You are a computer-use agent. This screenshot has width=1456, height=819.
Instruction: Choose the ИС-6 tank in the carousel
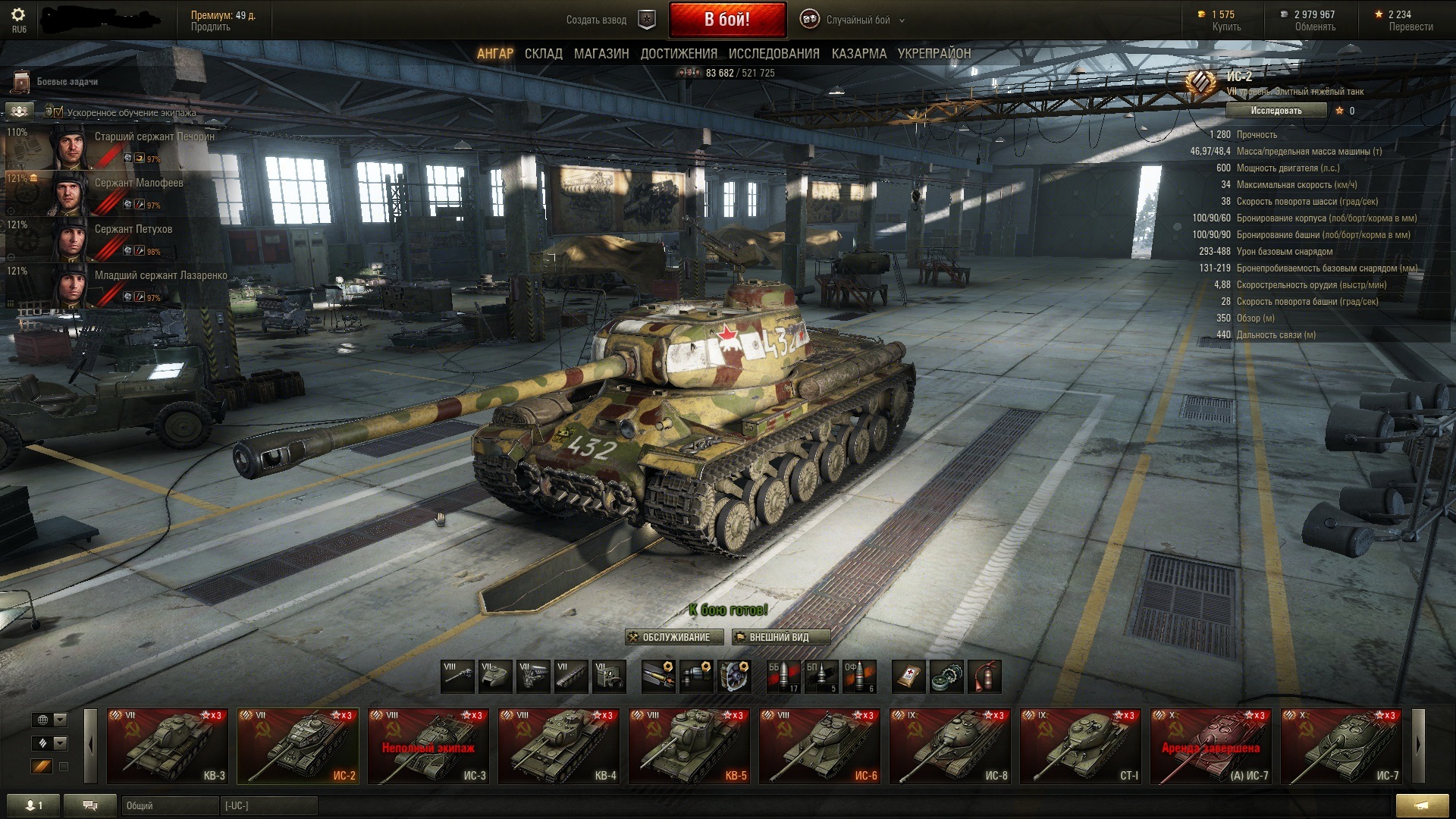pos(819,745)
